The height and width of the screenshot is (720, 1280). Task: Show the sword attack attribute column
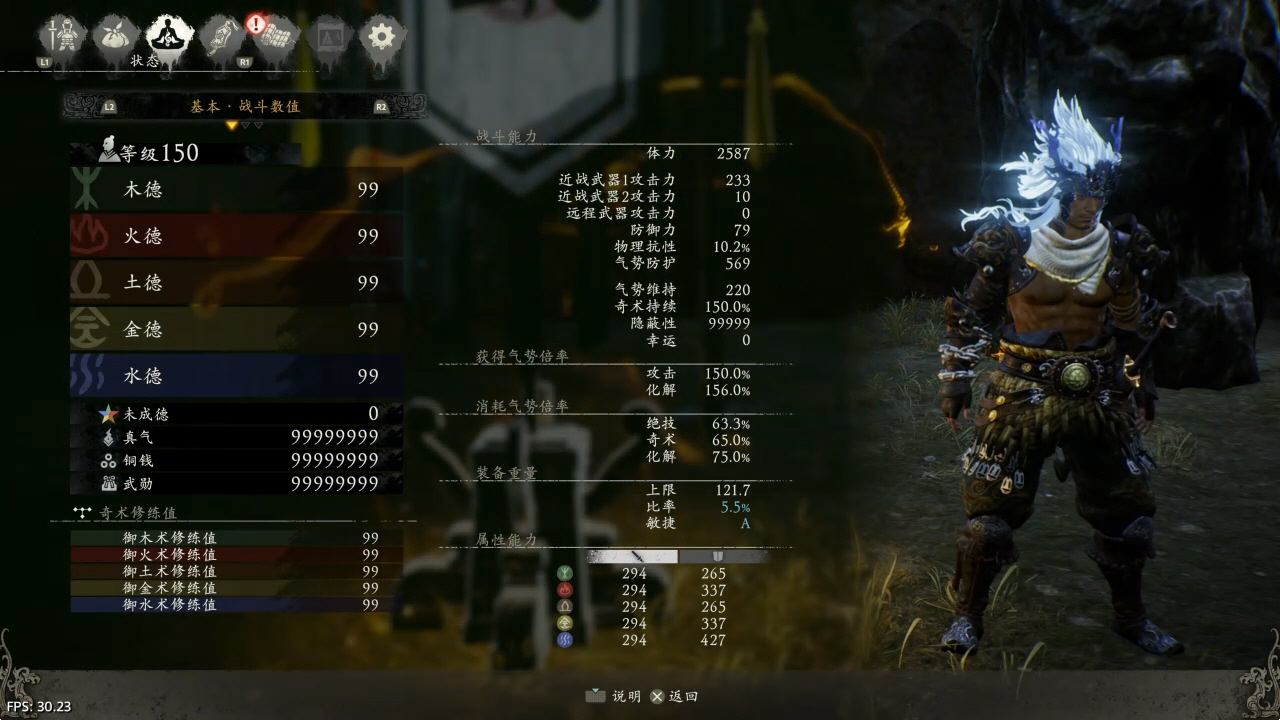point(633,556)
